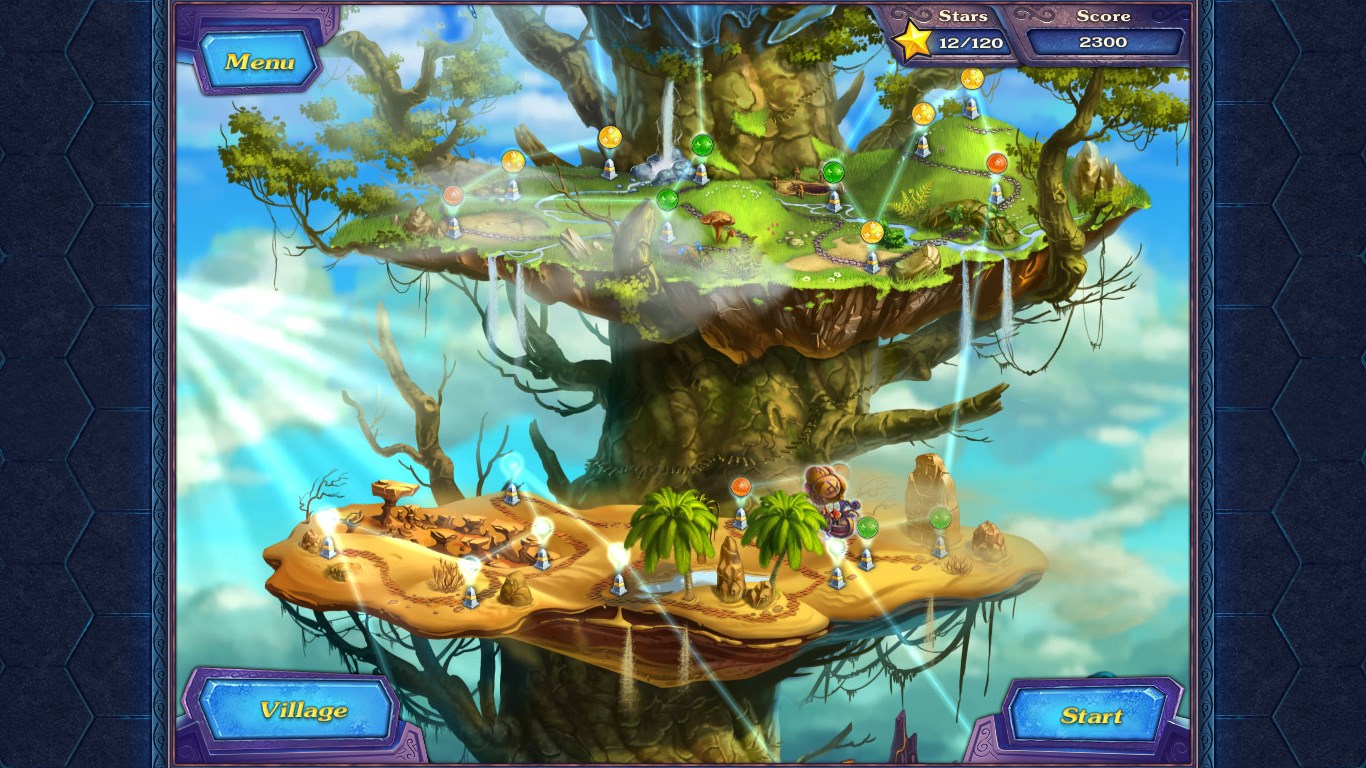Go to the Village
Viewport: 1366px width, 768px height.
tap(303, 710)
